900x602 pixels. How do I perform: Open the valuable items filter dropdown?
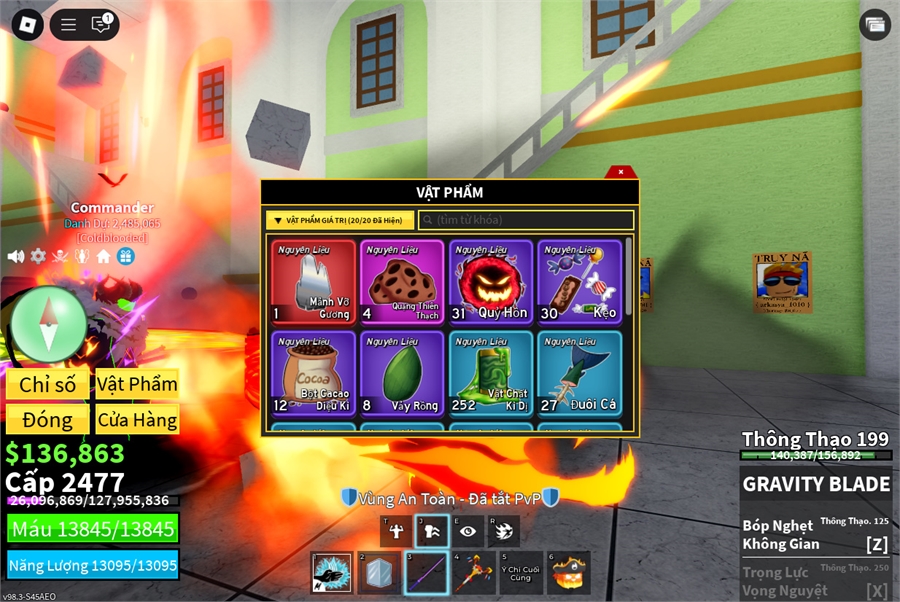tap(339, 220)
